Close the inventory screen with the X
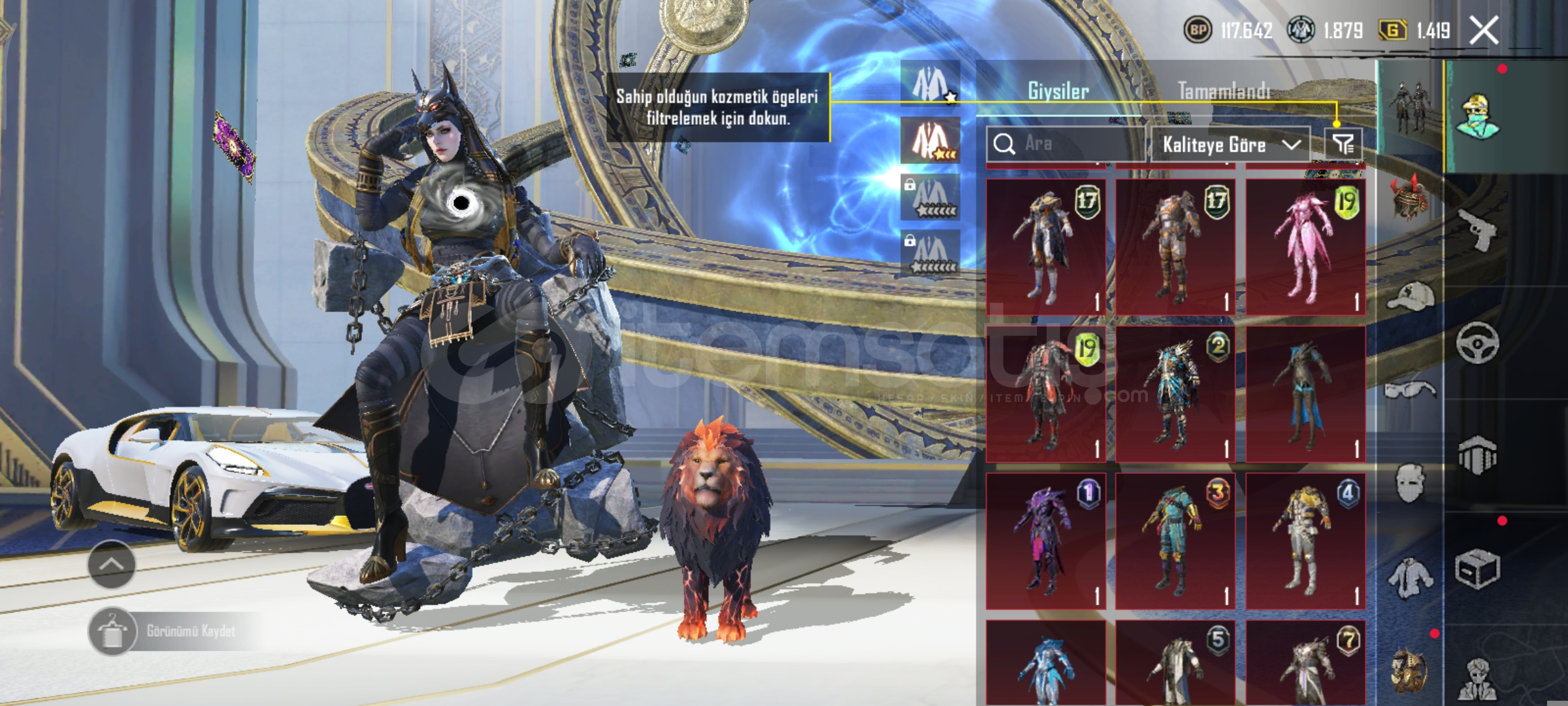 [1484, 31]
